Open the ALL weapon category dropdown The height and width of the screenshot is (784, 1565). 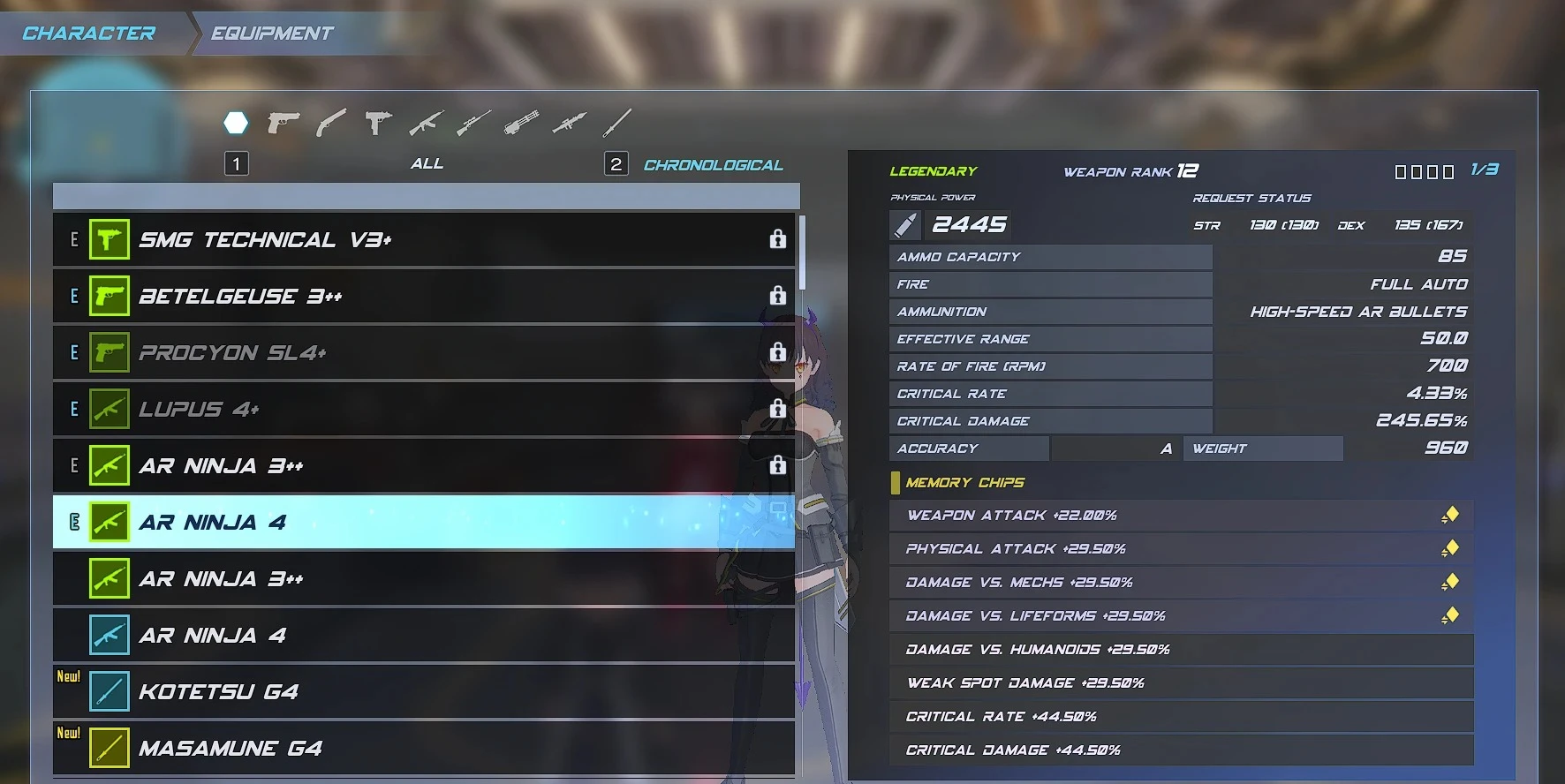[427, 163]
